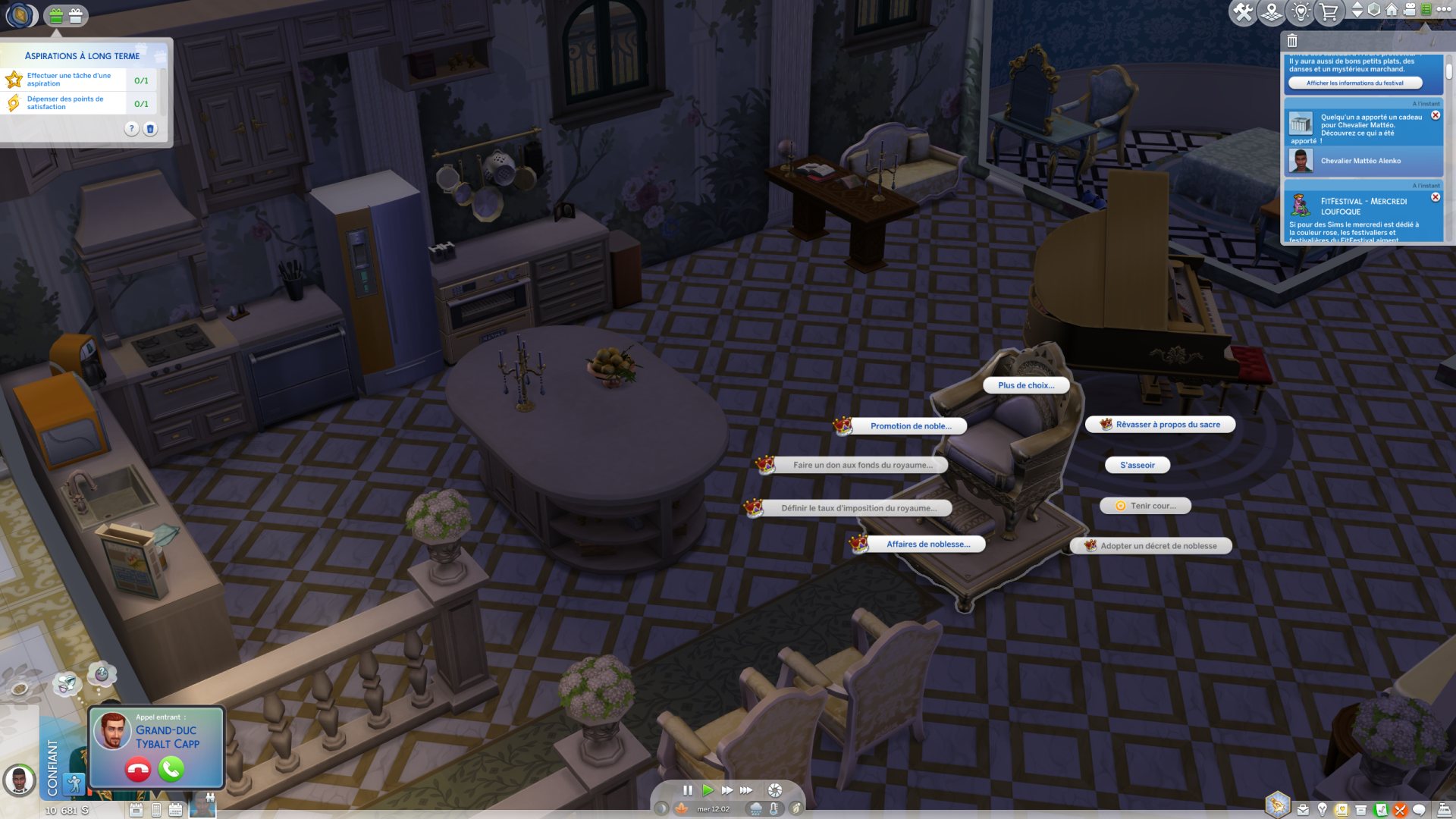Screen dimensions: 1456x819
Task: Delete all notifications with trash can icon
Action: [1292, 41]
